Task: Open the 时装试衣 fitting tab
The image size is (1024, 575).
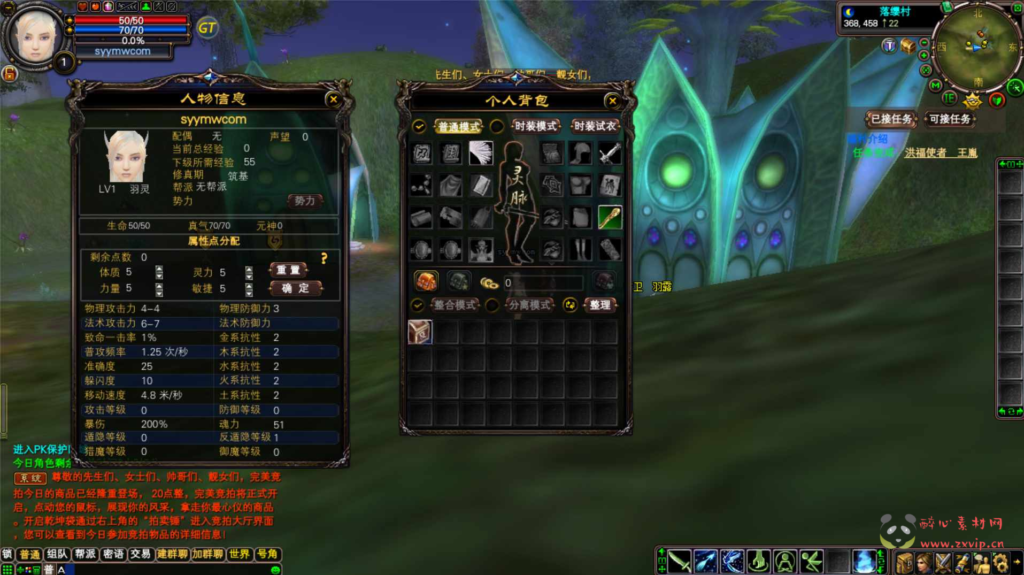Action: point(595,127)
